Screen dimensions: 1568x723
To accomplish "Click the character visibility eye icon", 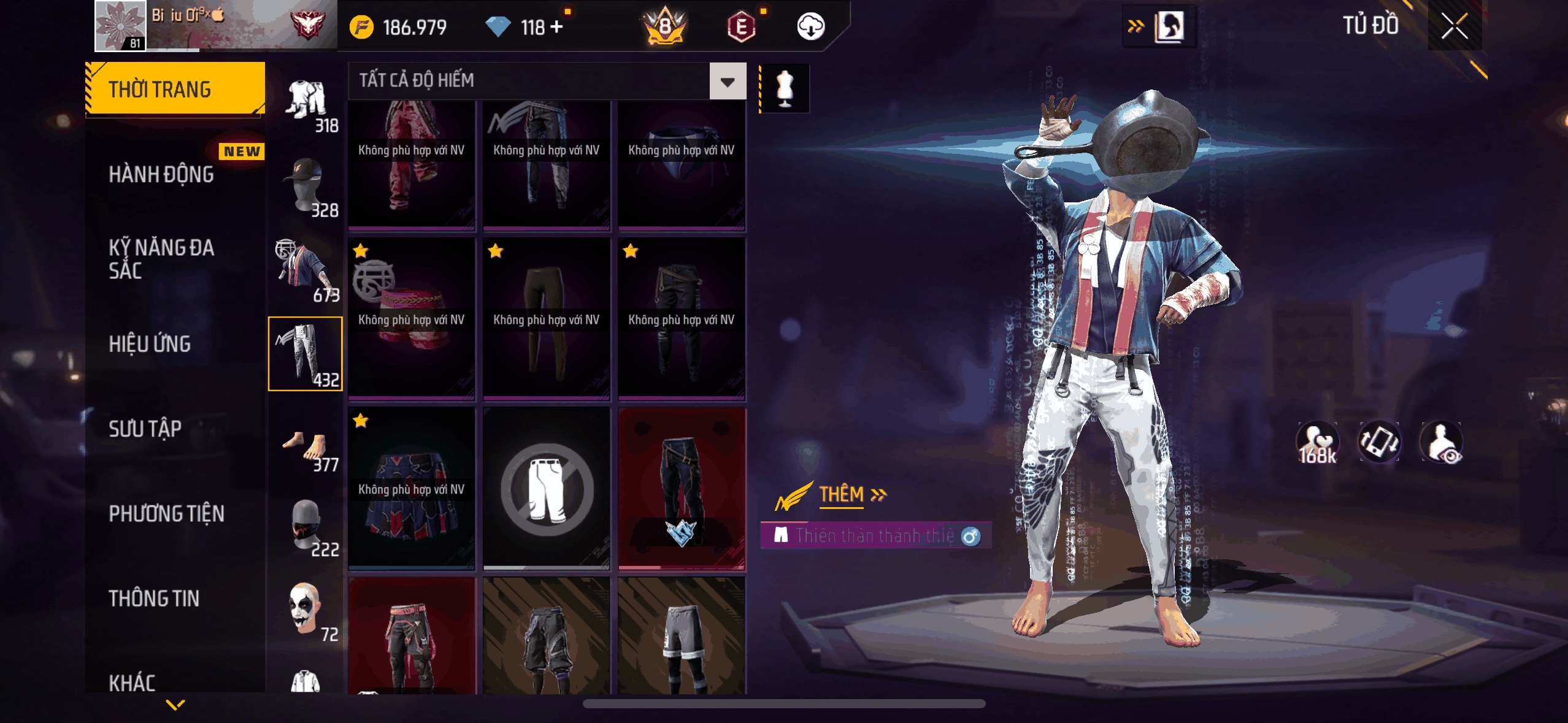I will coord(1442,442).
